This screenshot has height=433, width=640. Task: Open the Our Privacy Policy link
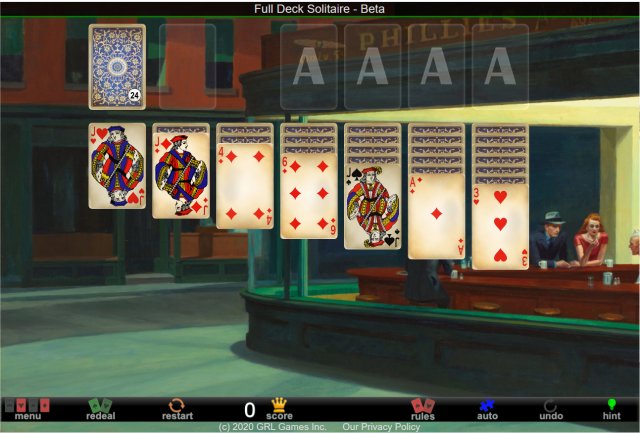pos(381,427)
